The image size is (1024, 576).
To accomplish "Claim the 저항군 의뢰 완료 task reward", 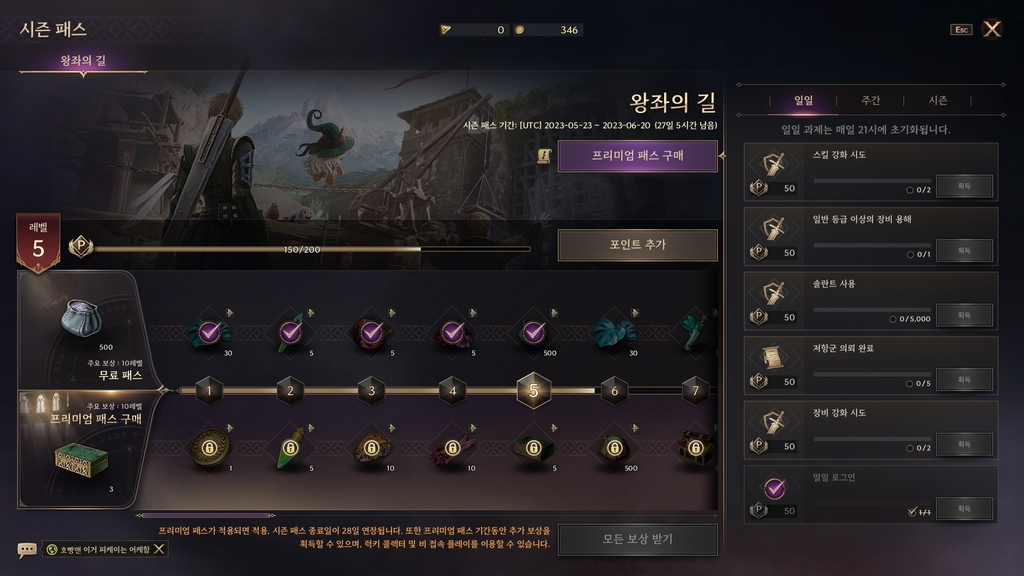I will click(x=964, y=380).
